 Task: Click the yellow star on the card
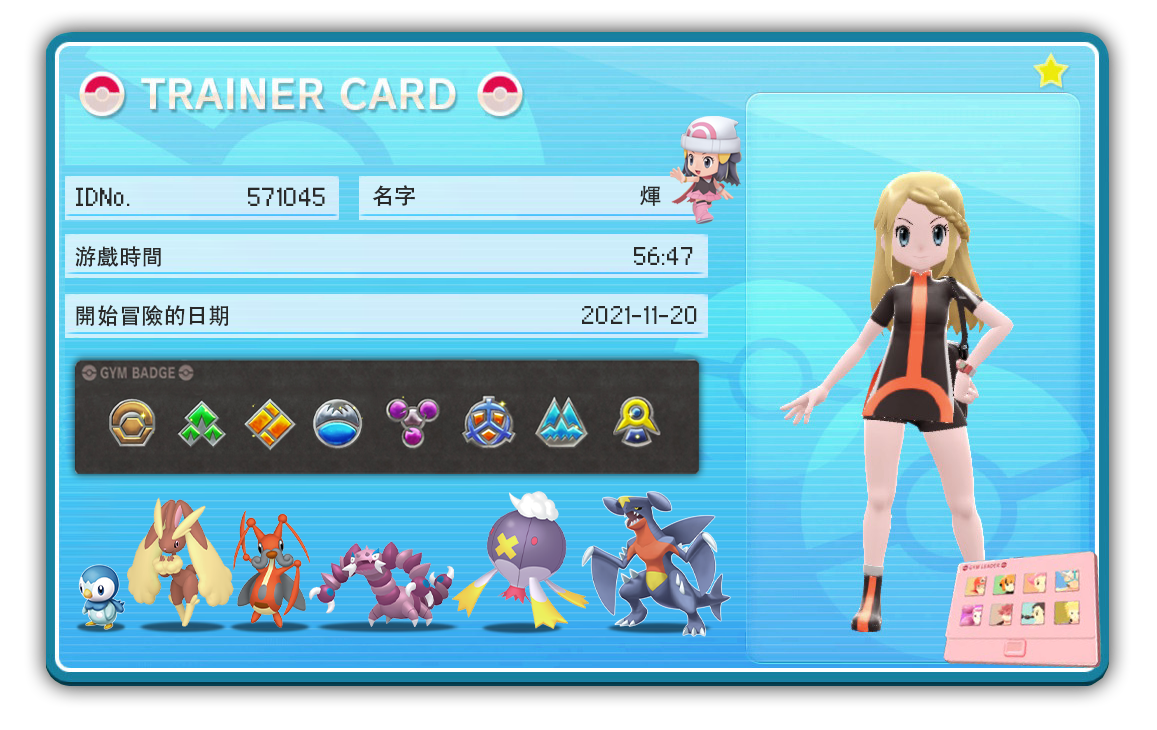coord(1050,71)
